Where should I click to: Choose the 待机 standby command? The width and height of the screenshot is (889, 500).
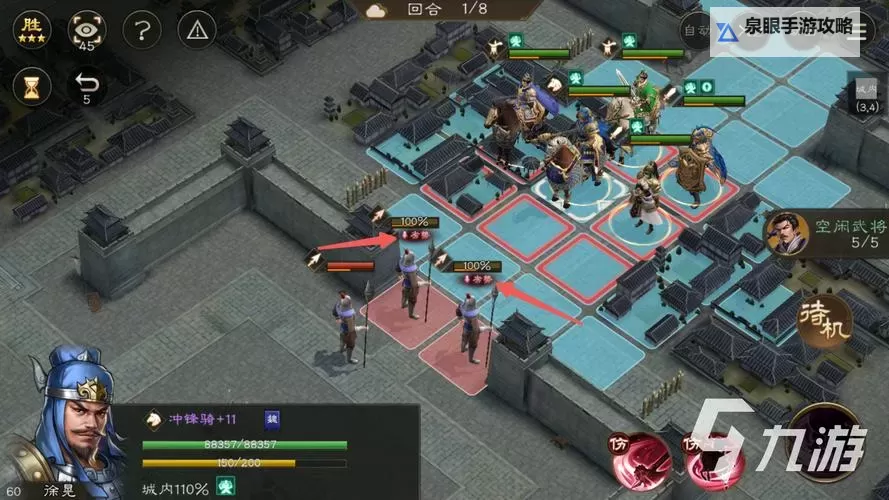826,319
